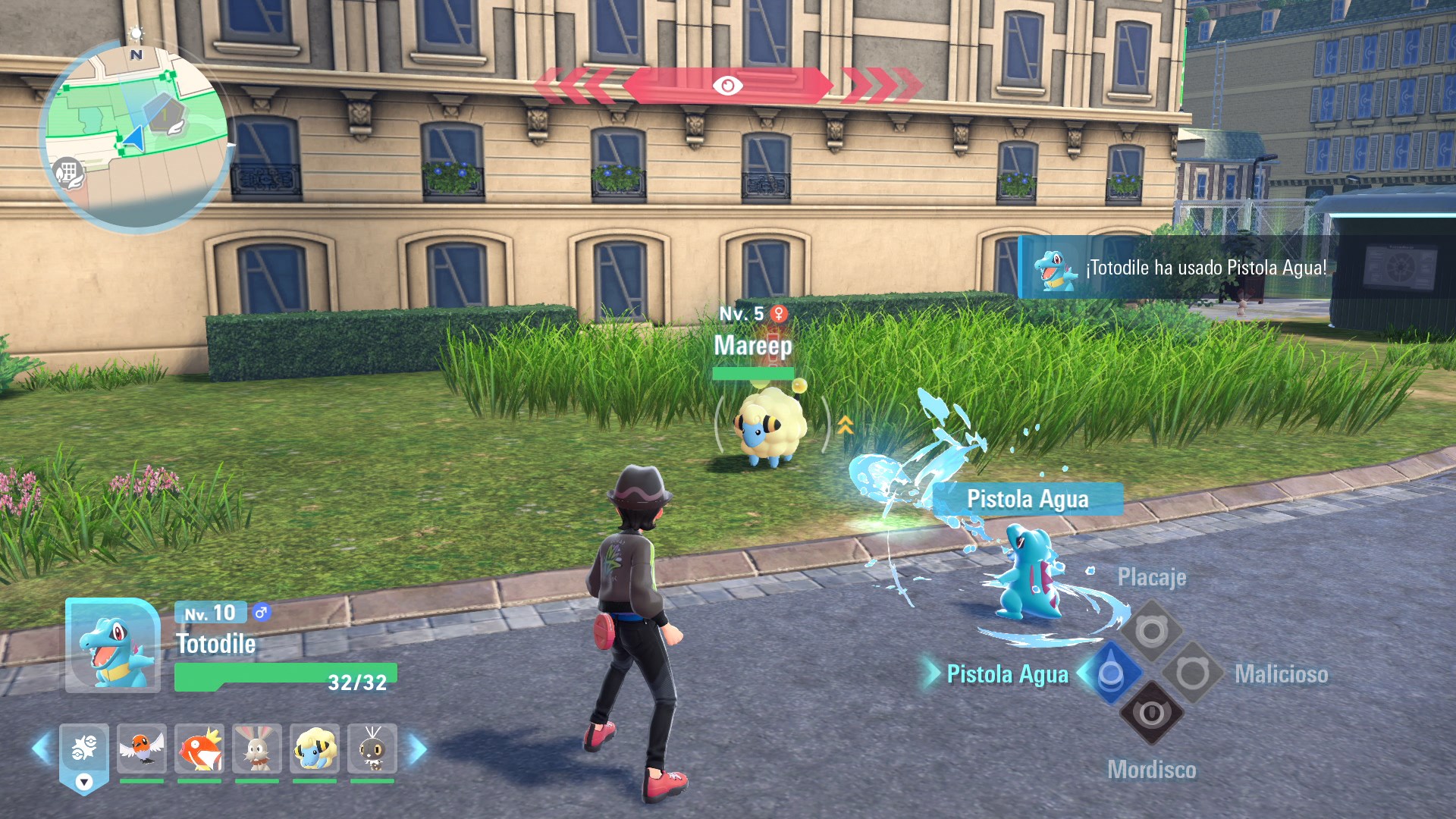The height and width of the screenshot is (819, 1456).
Task: Target the wild Mareep name tag
Action: [753, 346]
